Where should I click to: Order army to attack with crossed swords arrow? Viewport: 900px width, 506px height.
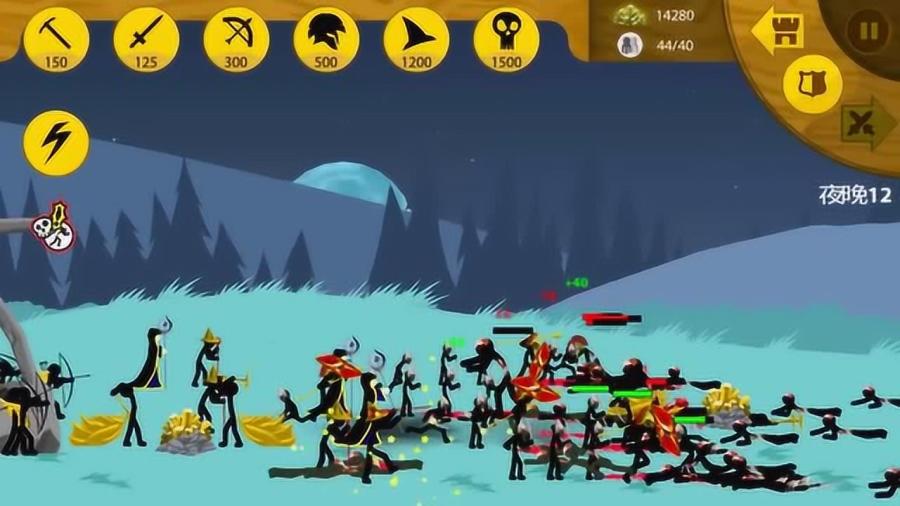(x=865, y=124)
